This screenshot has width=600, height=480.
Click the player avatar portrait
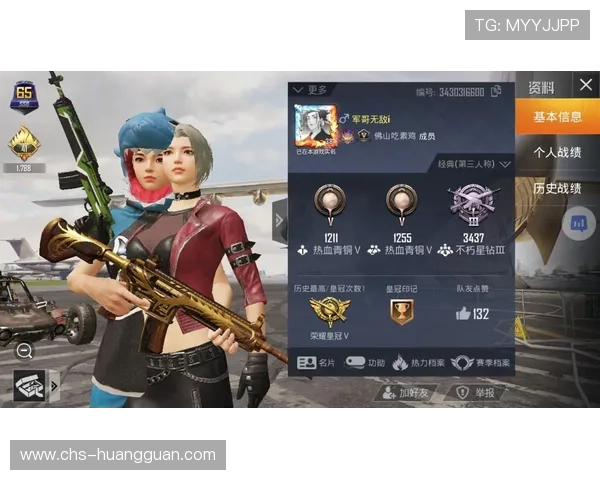point(313,126)
